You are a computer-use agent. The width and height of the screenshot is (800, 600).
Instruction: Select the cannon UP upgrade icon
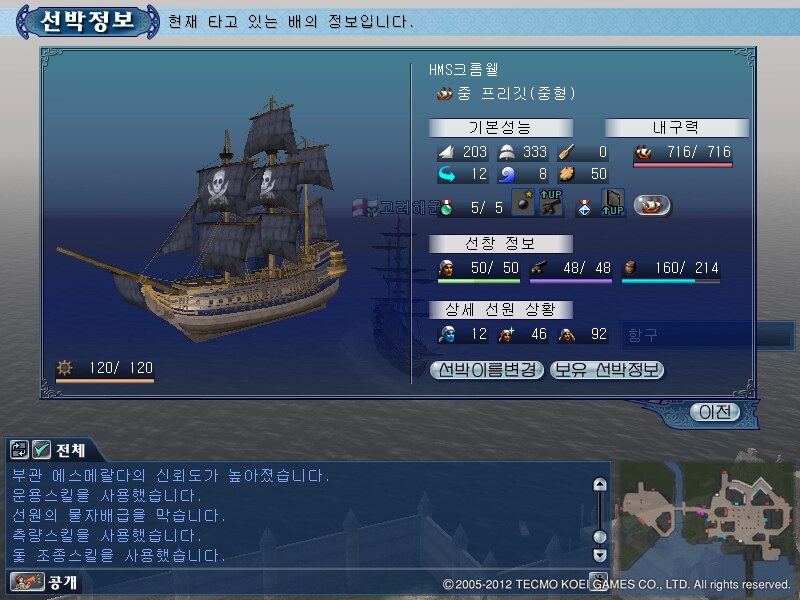[x=549, y=204]
